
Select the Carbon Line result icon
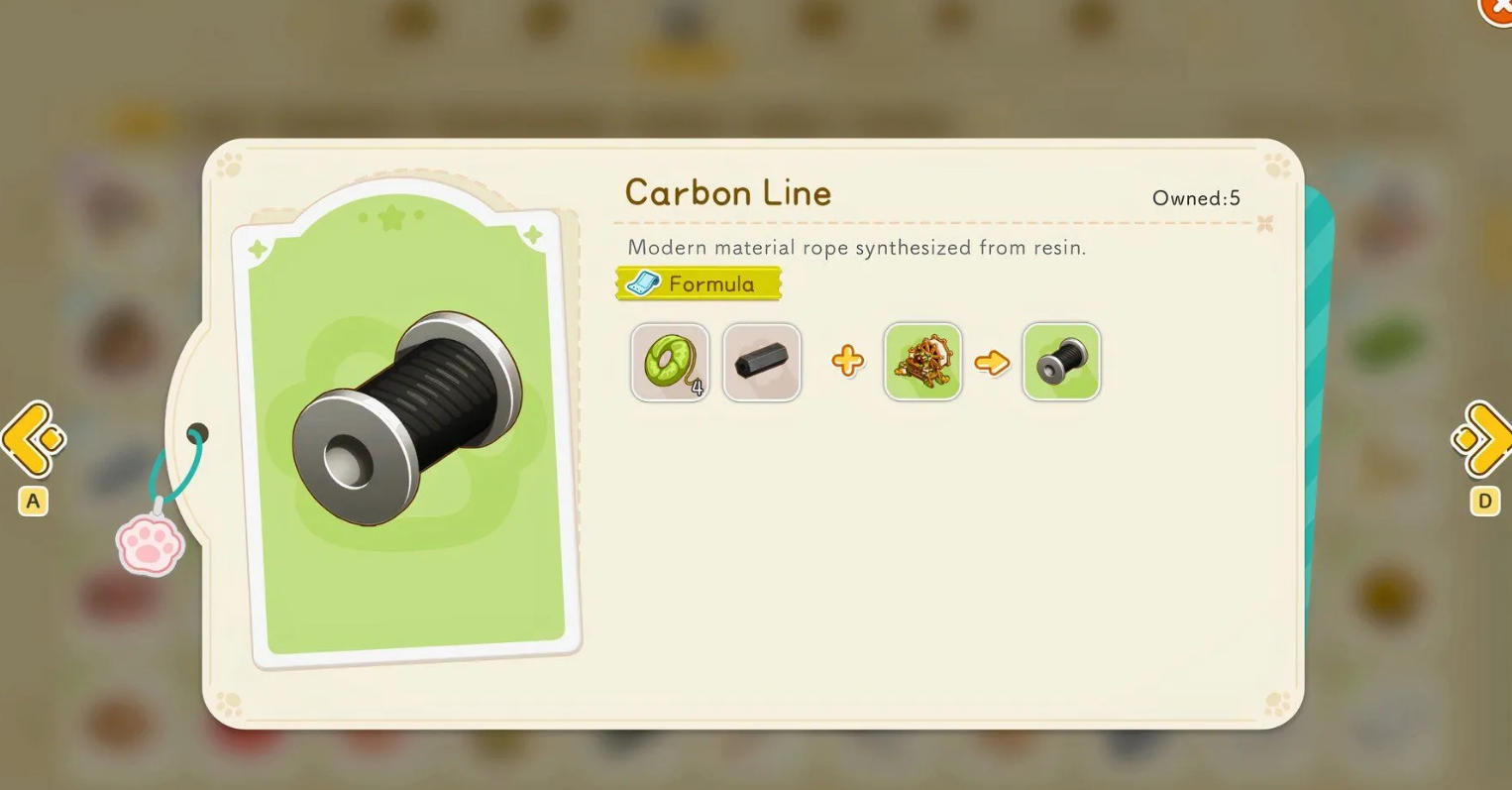pyautogui.click(x=1061, y=362)
